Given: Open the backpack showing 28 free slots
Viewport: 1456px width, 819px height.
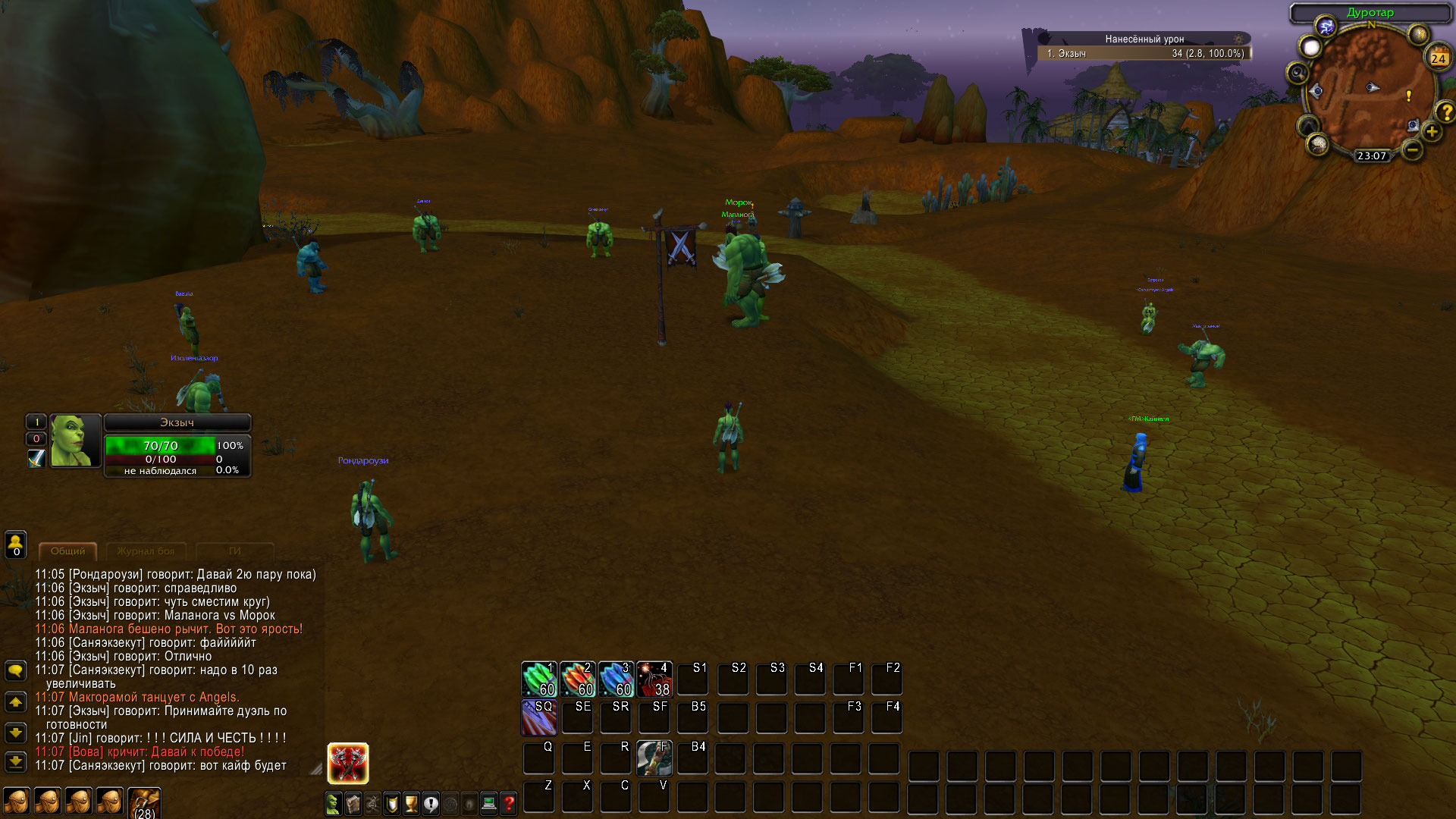Looking at the screenshot, I should pos(144,802).
